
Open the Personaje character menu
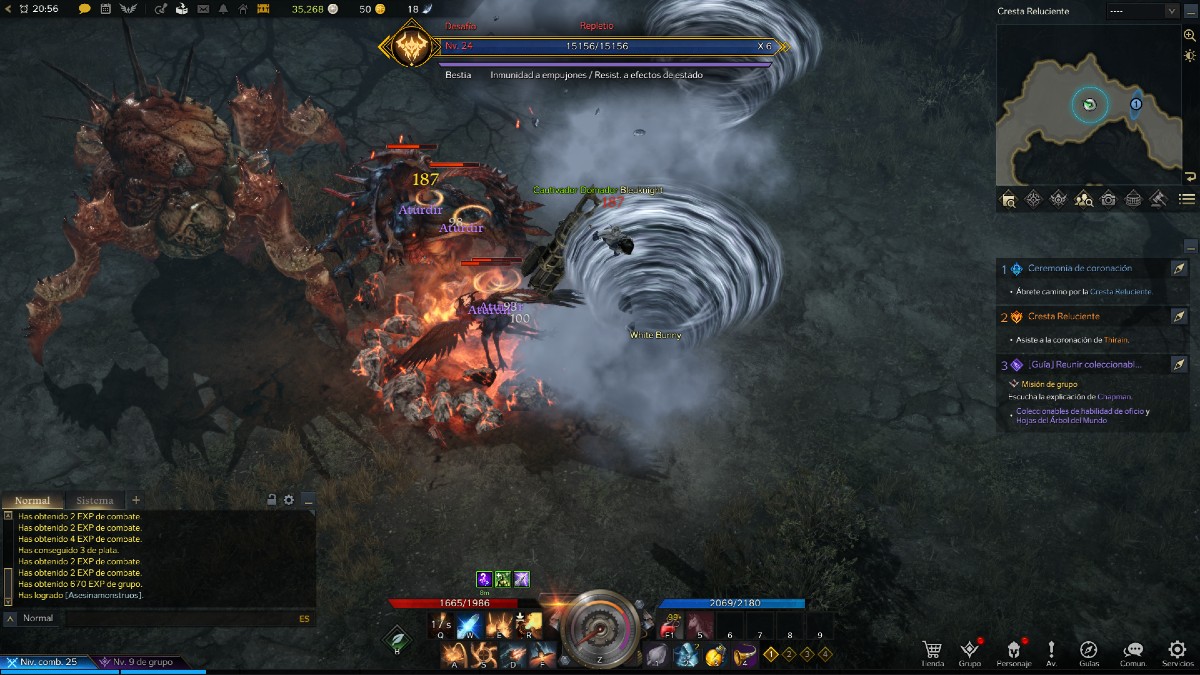[x=1013, y=651]
